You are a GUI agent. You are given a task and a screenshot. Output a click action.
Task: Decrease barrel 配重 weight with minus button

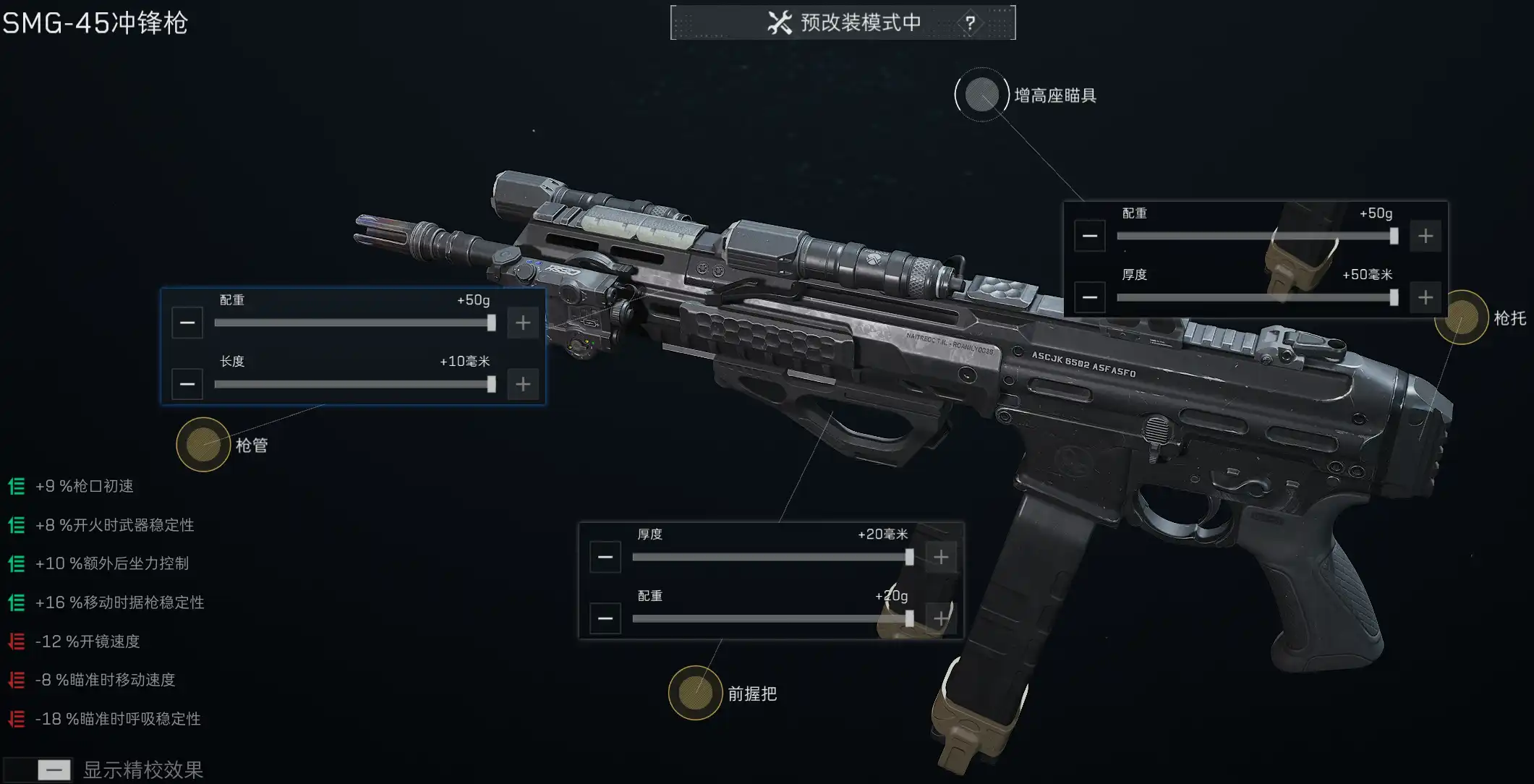[187, 323]
